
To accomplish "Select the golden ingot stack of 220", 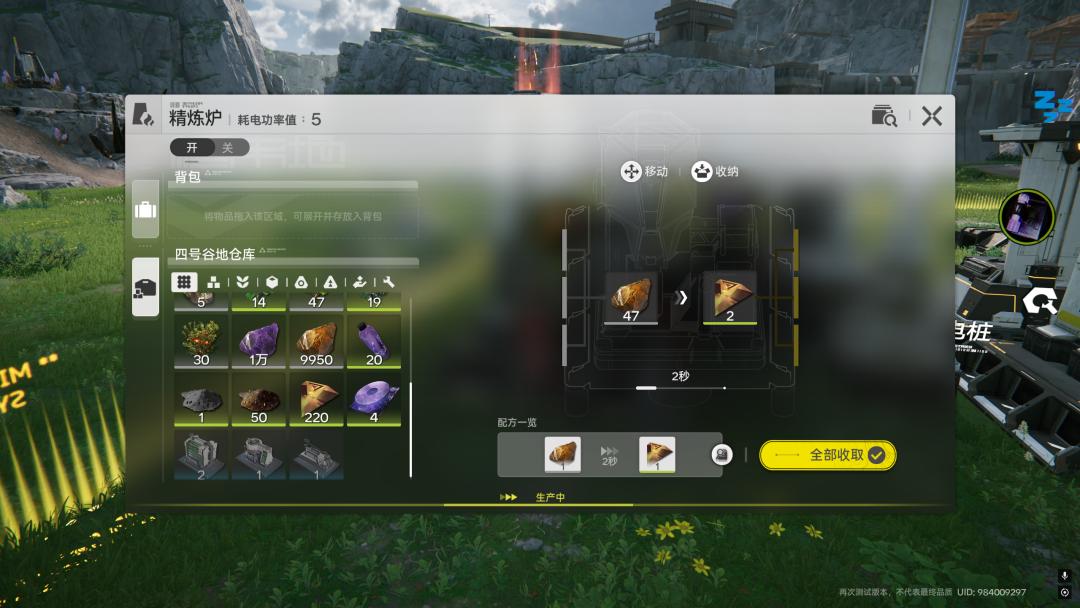I will point(316,400).
